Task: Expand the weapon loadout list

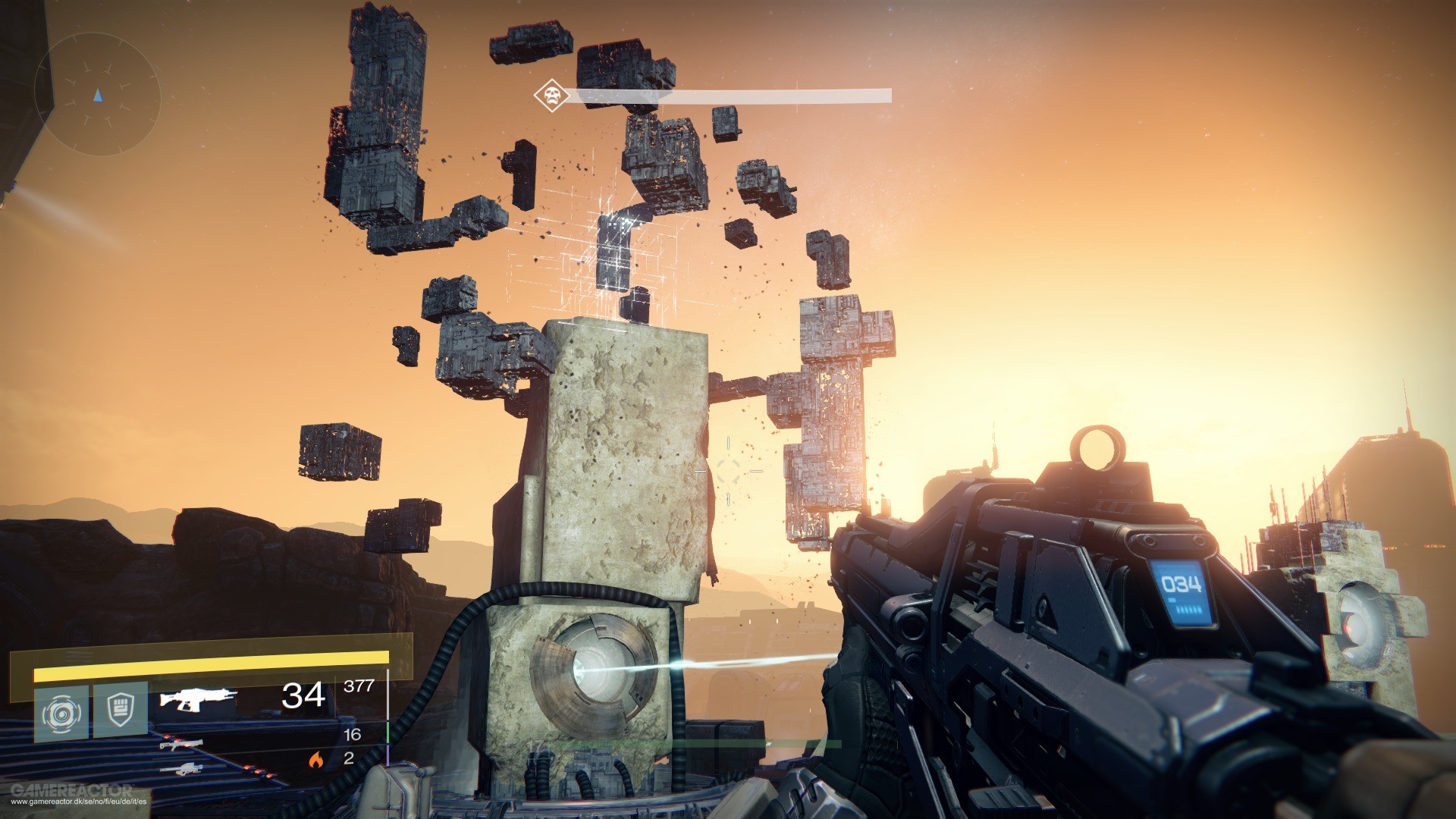Action: point(190,736)
